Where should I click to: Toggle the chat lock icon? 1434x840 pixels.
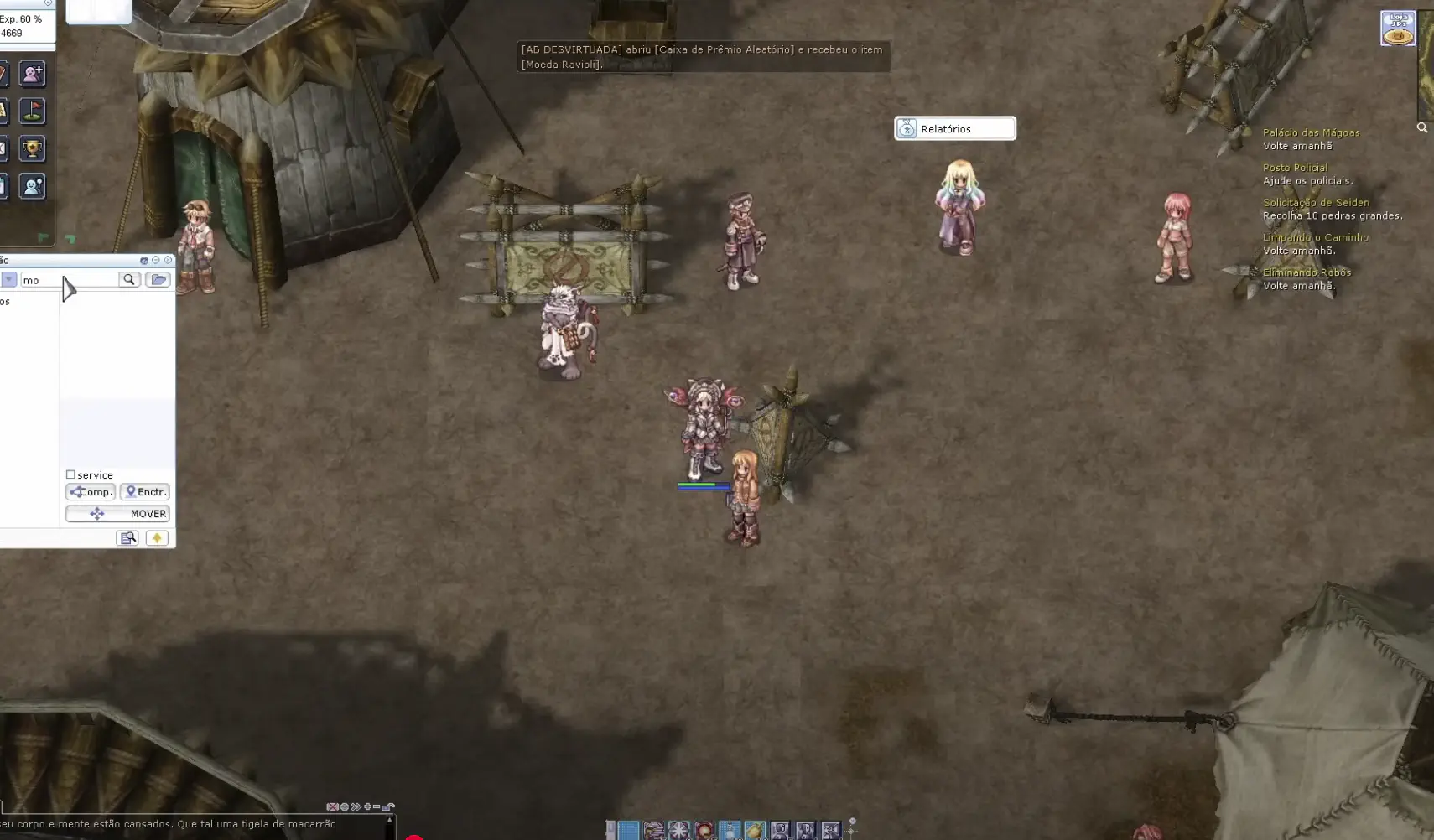click(387, 806)
